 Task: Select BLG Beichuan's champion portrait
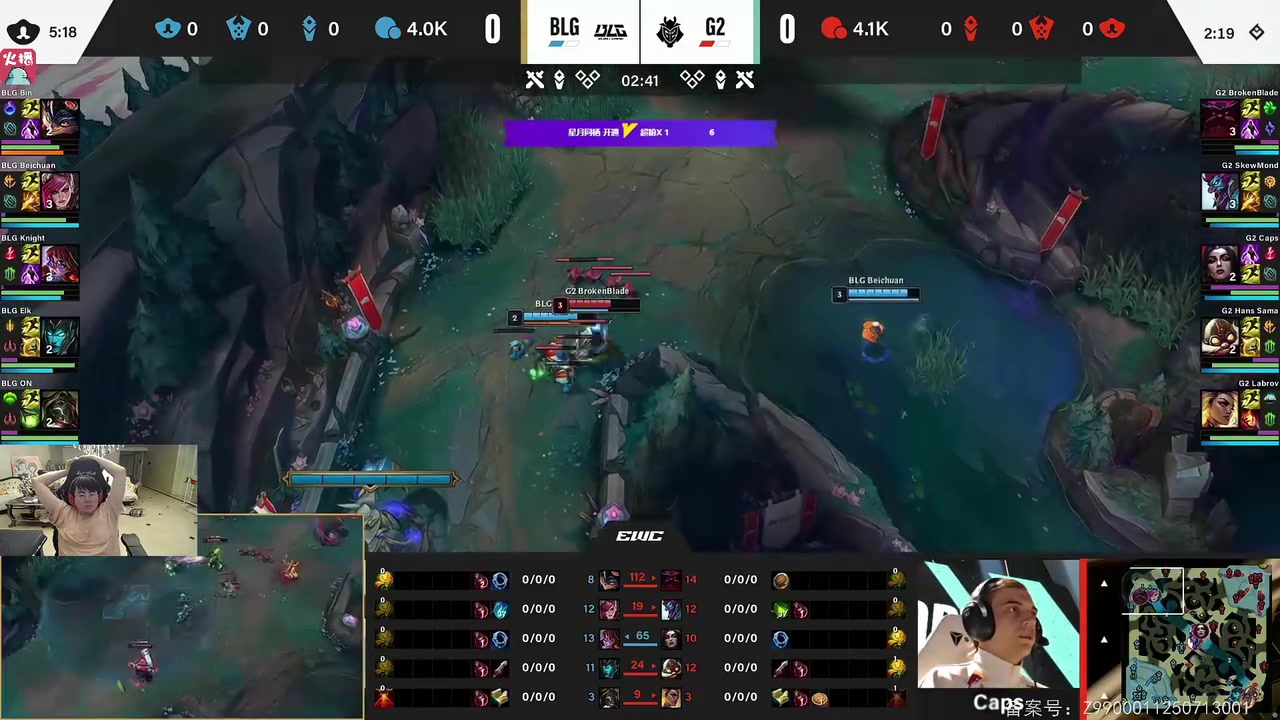point(60,191)
